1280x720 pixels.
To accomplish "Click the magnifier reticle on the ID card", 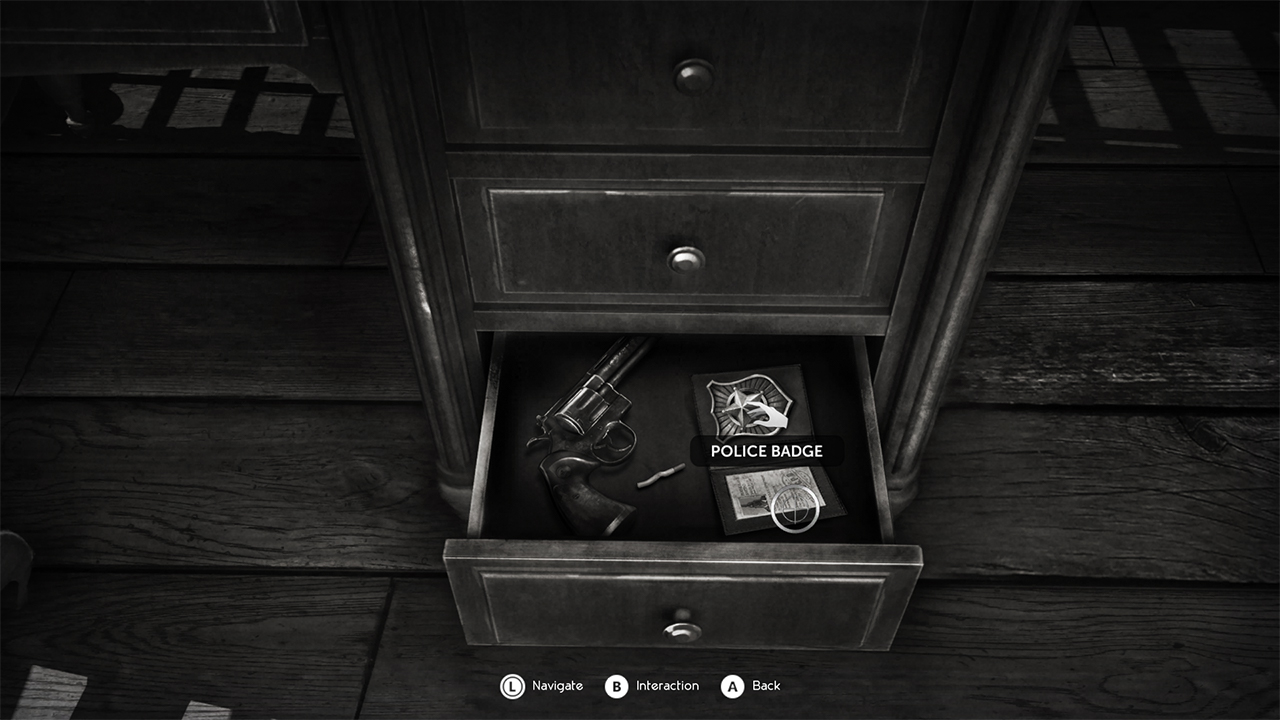I will pyautogui.click(x=795, y=509).
